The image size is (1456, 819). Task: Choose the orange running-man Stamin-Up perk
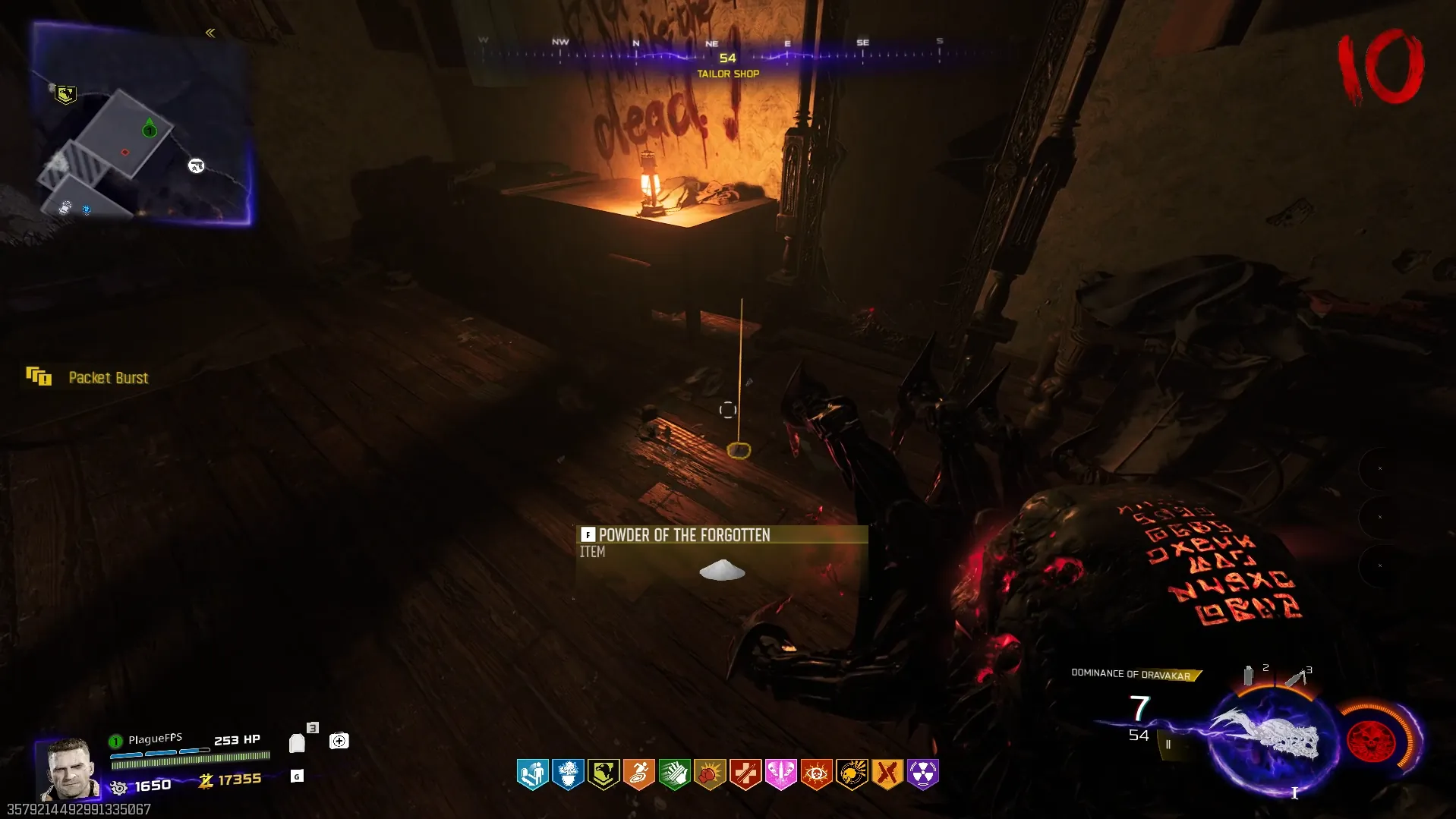click(x=639, y=774)
